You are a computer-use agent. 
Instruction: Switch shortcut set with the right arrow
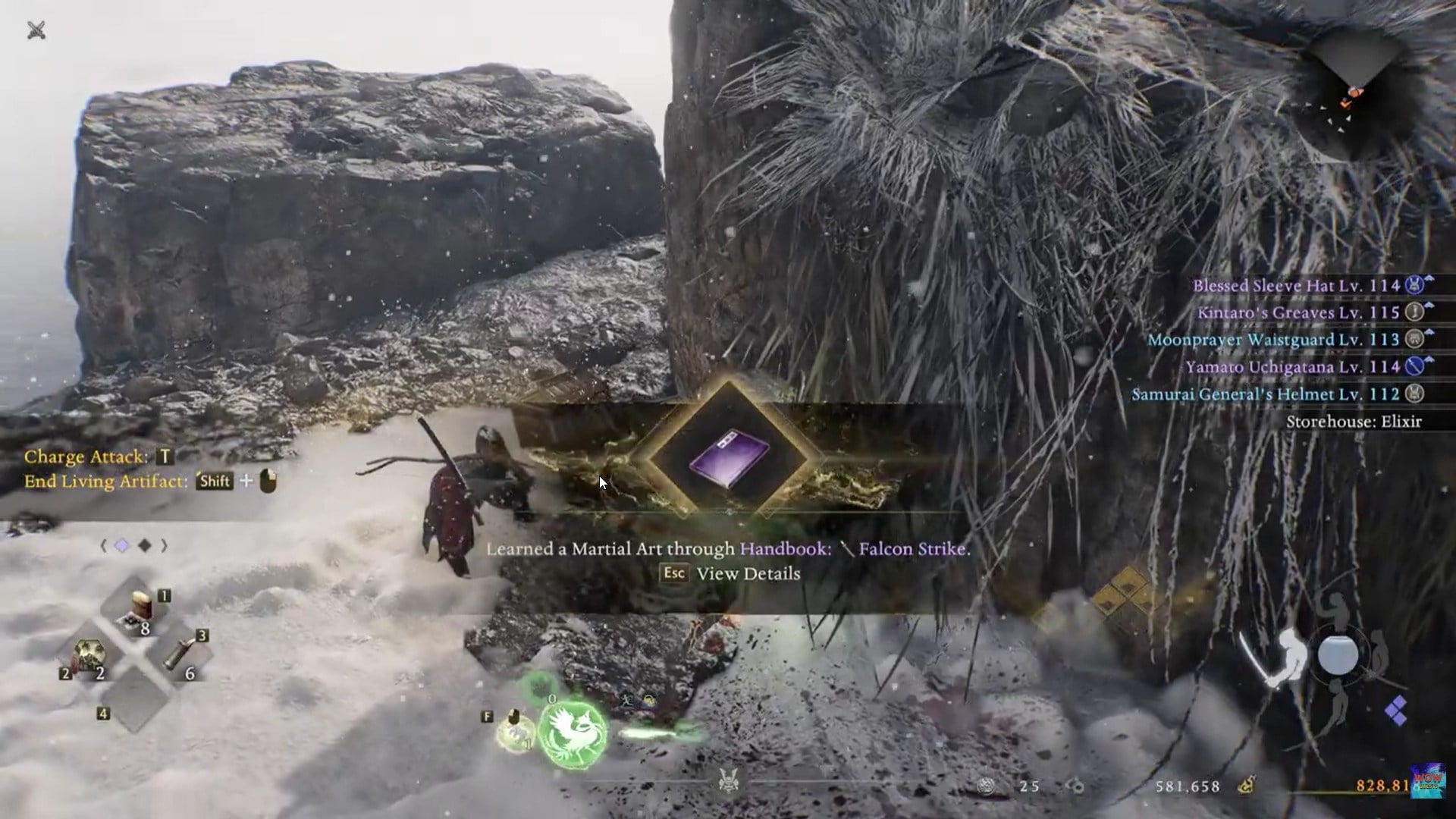coord(164,546)
